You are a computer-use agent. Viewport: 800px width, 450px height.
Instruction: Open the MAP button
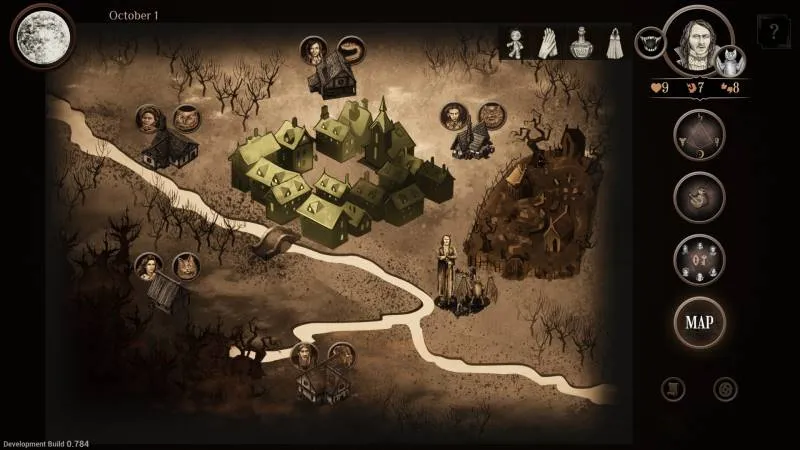tap(698, 322)
